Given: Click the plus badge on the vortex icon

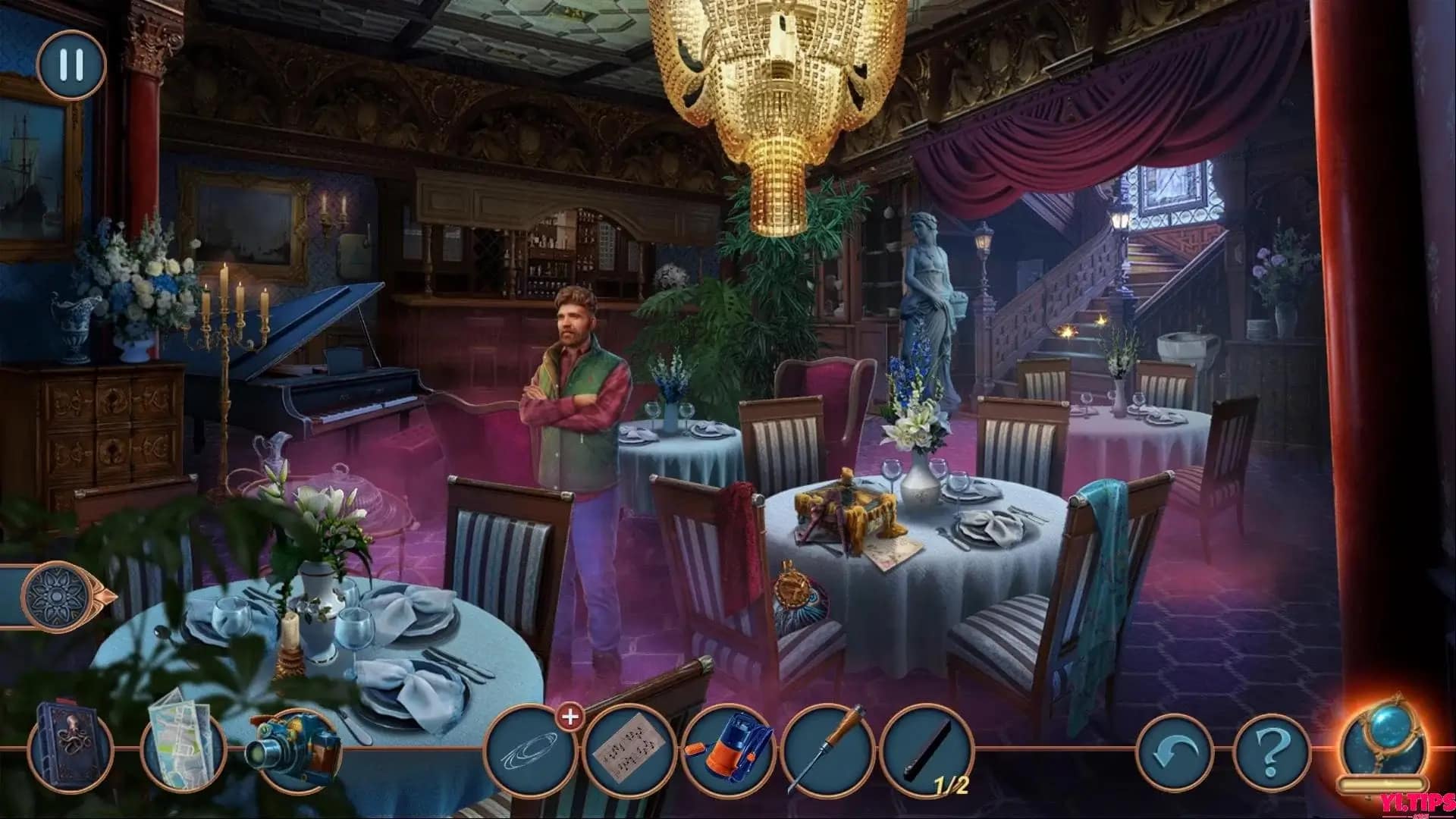Looking at the screenshot, I should tap(570, 717).
